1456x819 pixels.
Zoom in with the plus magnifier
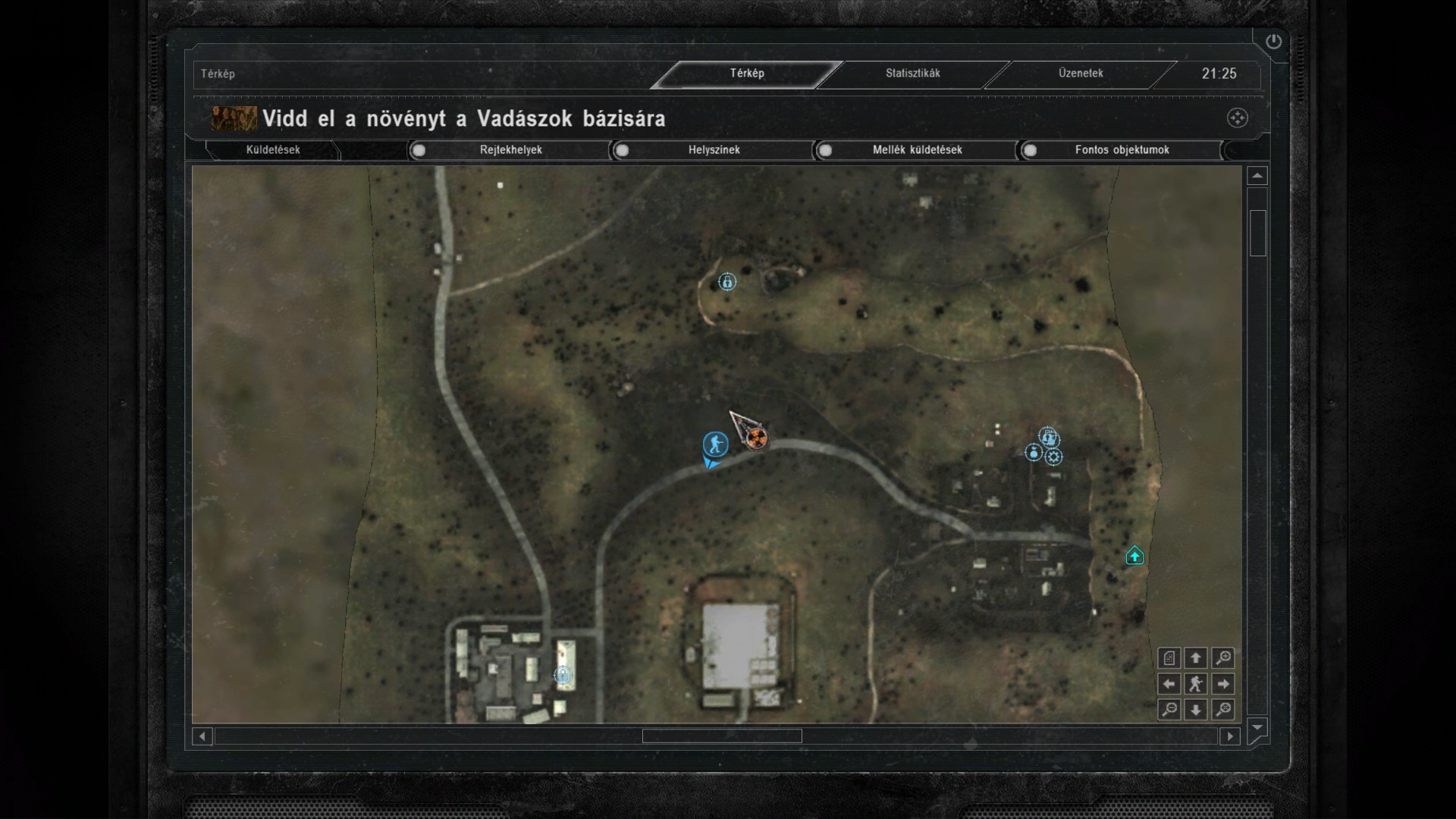coord(1222,658)
